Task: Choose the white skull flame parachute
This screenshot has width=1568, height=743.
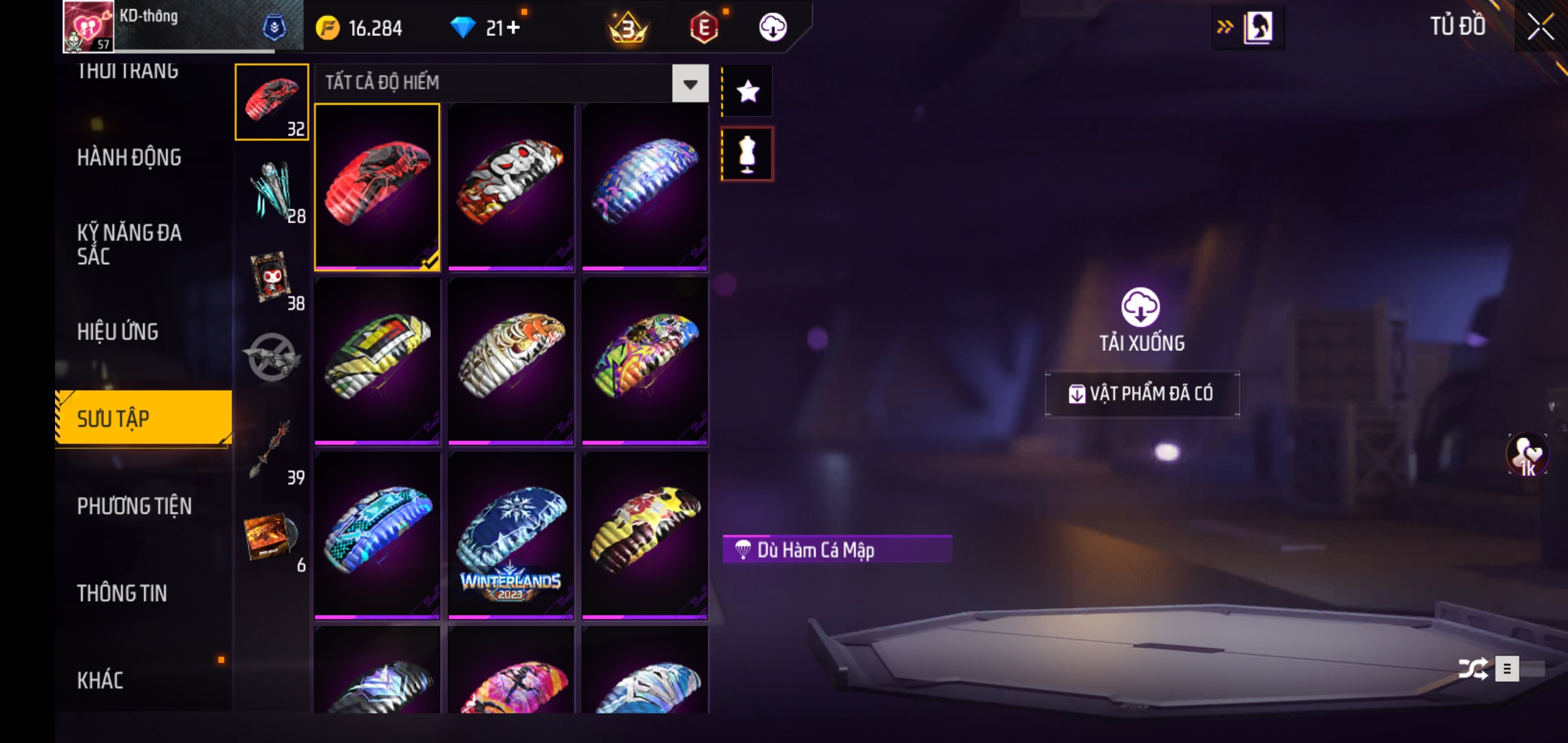Action: 510,186
